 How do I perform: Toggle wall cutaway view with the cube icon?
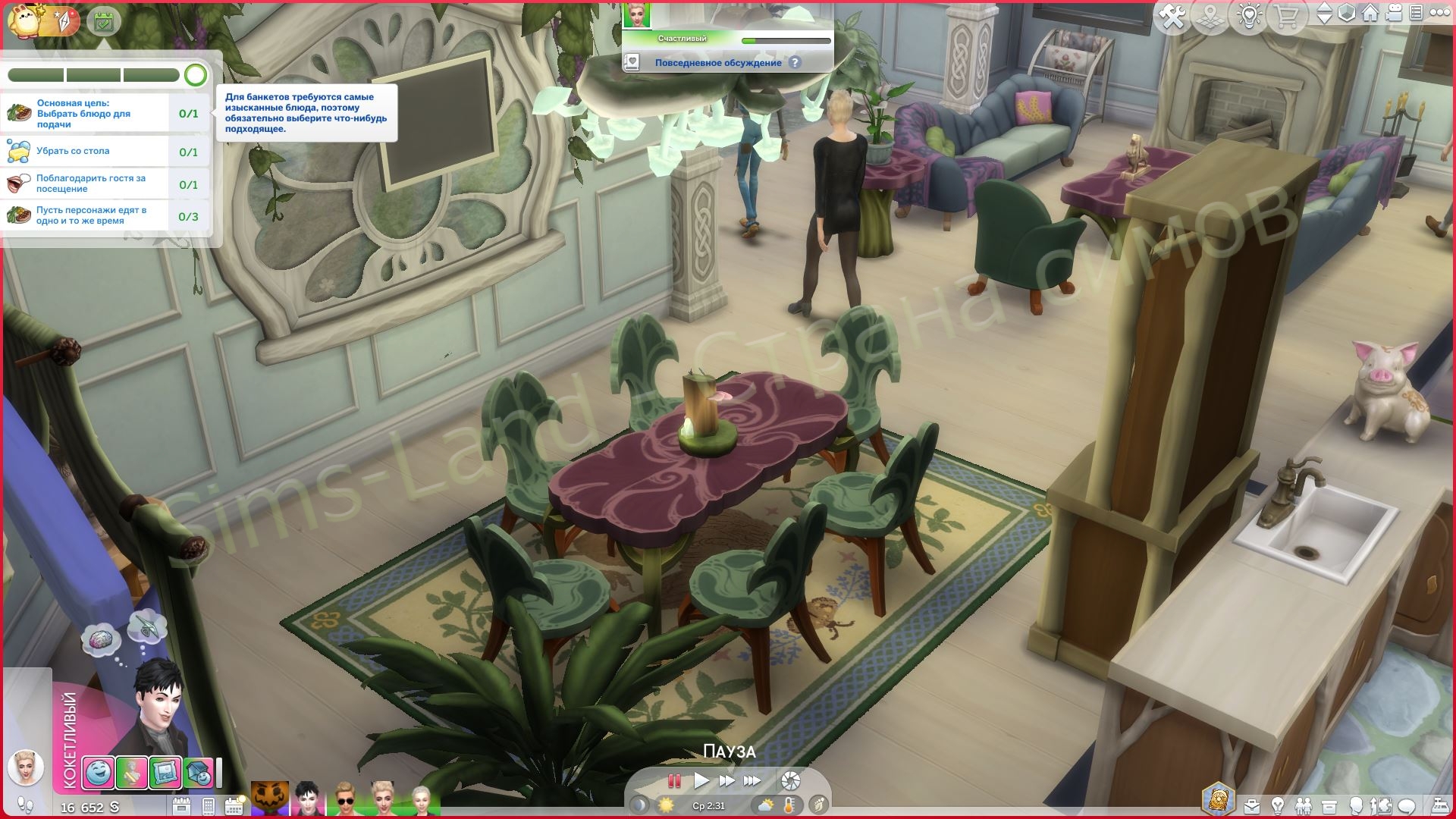1346,13
